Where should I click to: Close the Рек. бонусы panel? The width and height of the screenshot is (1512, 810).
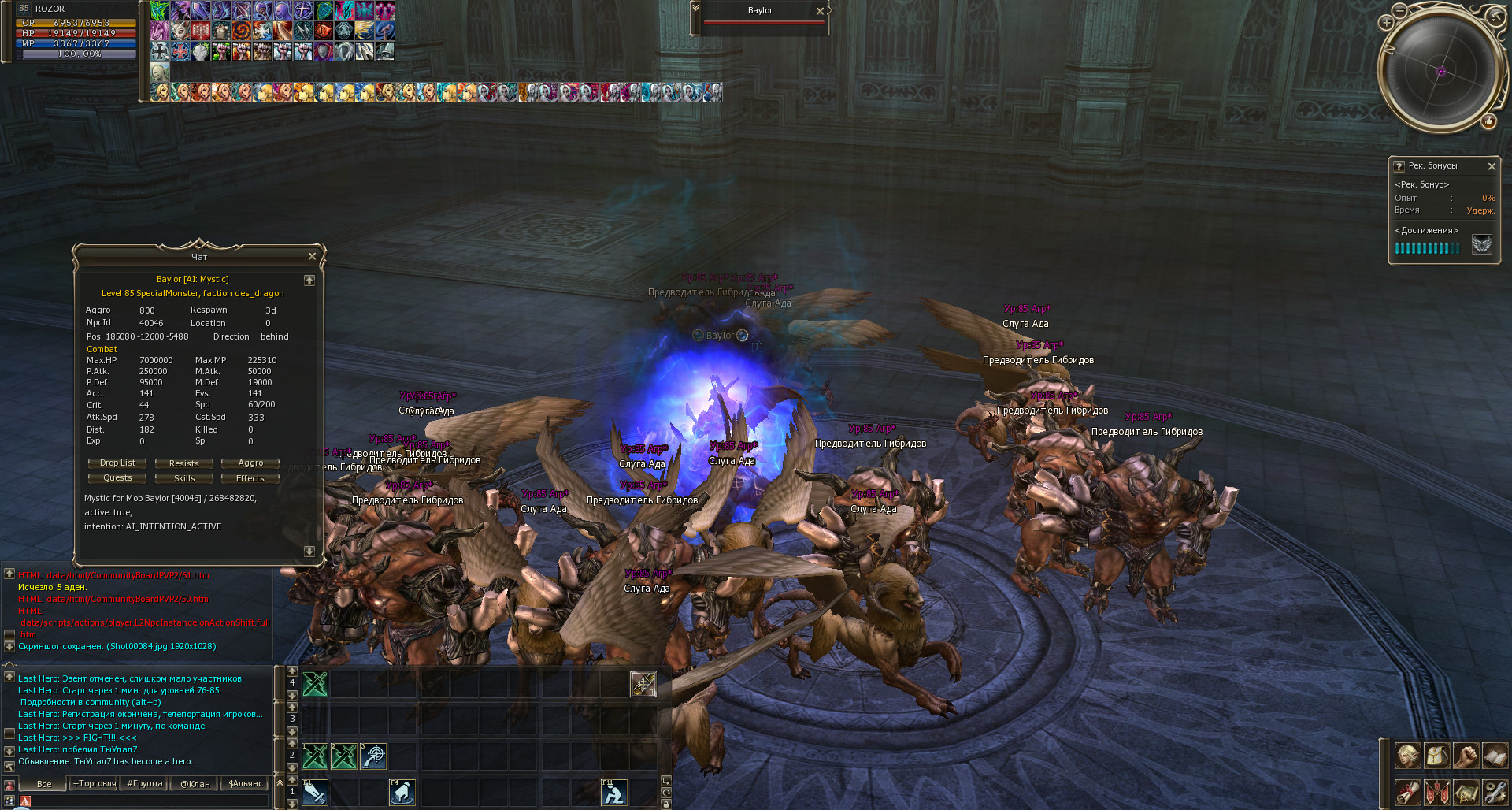coord(1492,166)
